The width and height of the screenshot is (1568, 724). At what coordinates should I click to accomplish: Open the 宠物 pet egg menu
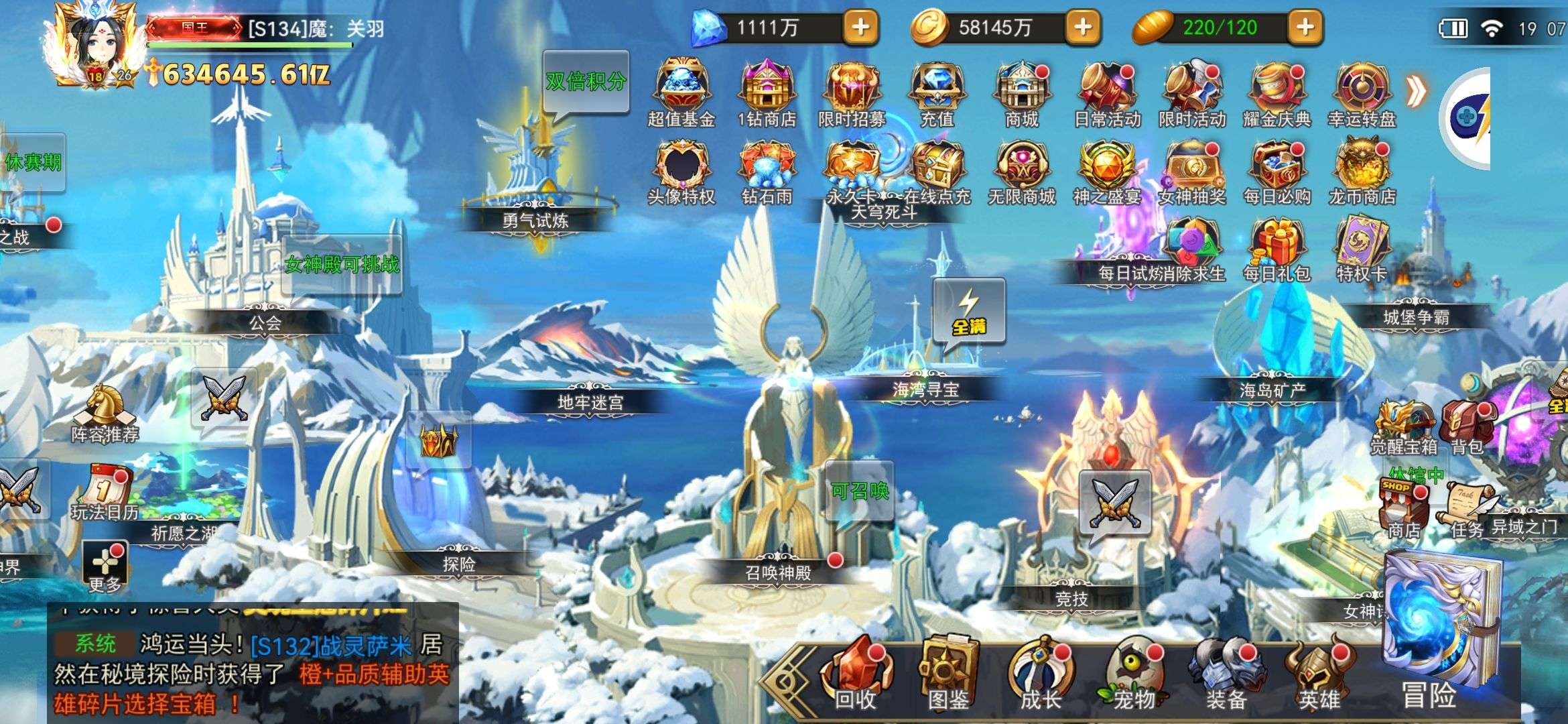(1133, 675)
